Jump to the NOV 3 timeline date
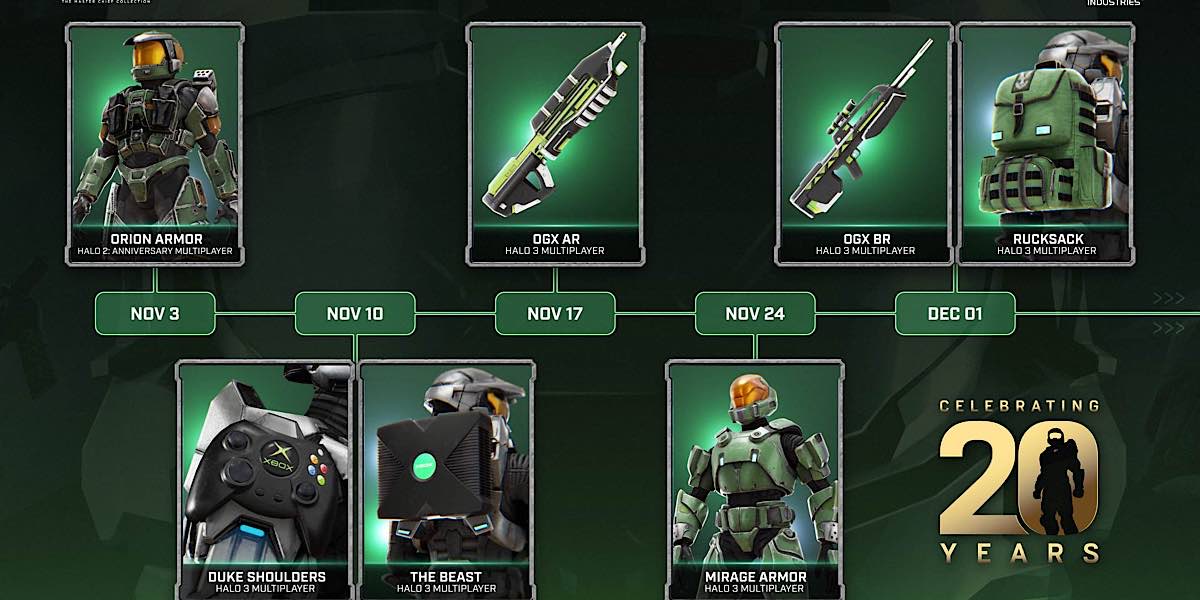 [x=155, y=314]
